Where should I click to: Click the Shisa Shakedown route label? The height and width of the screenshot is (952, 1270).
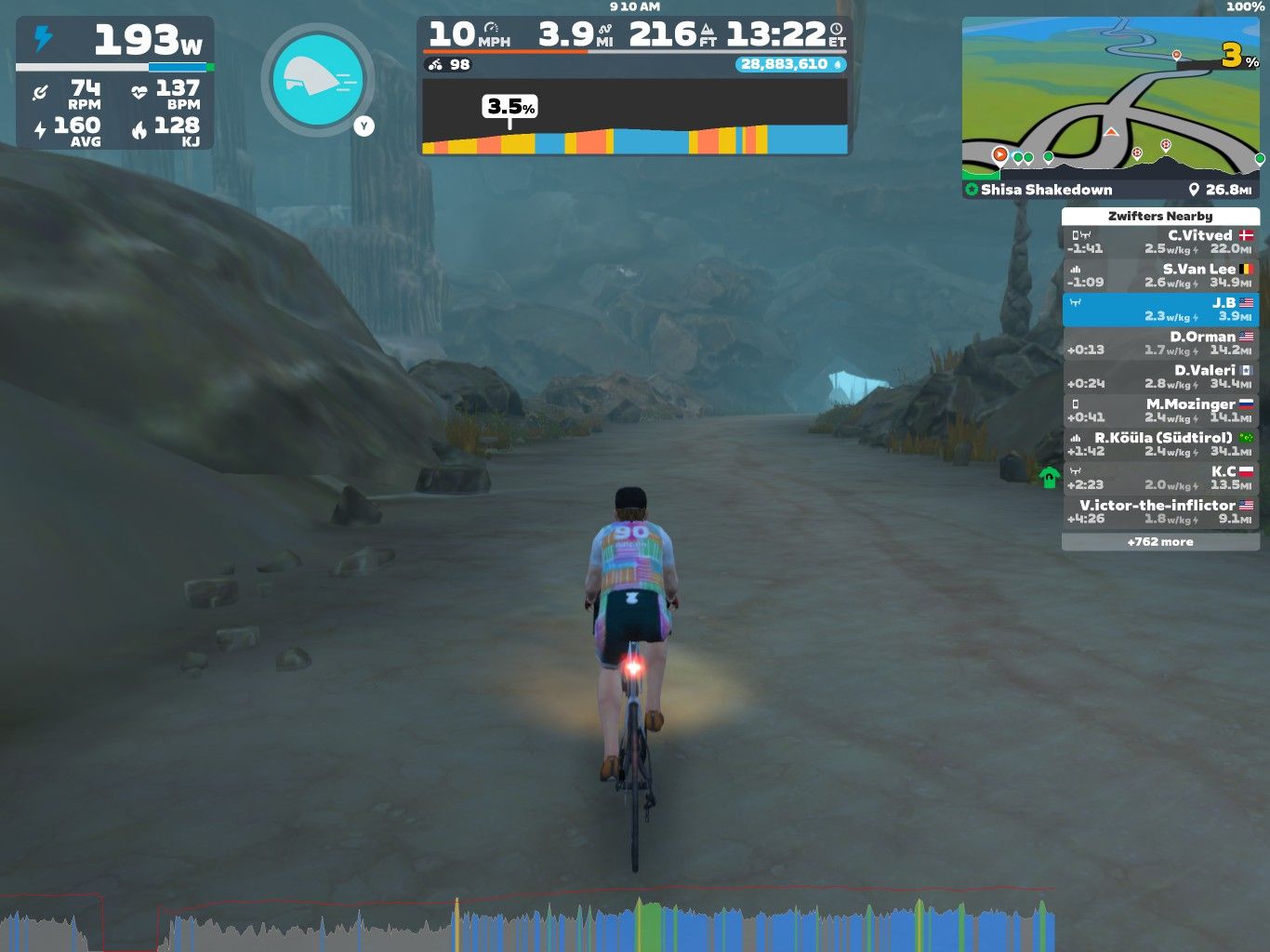tap(1046, 190)
